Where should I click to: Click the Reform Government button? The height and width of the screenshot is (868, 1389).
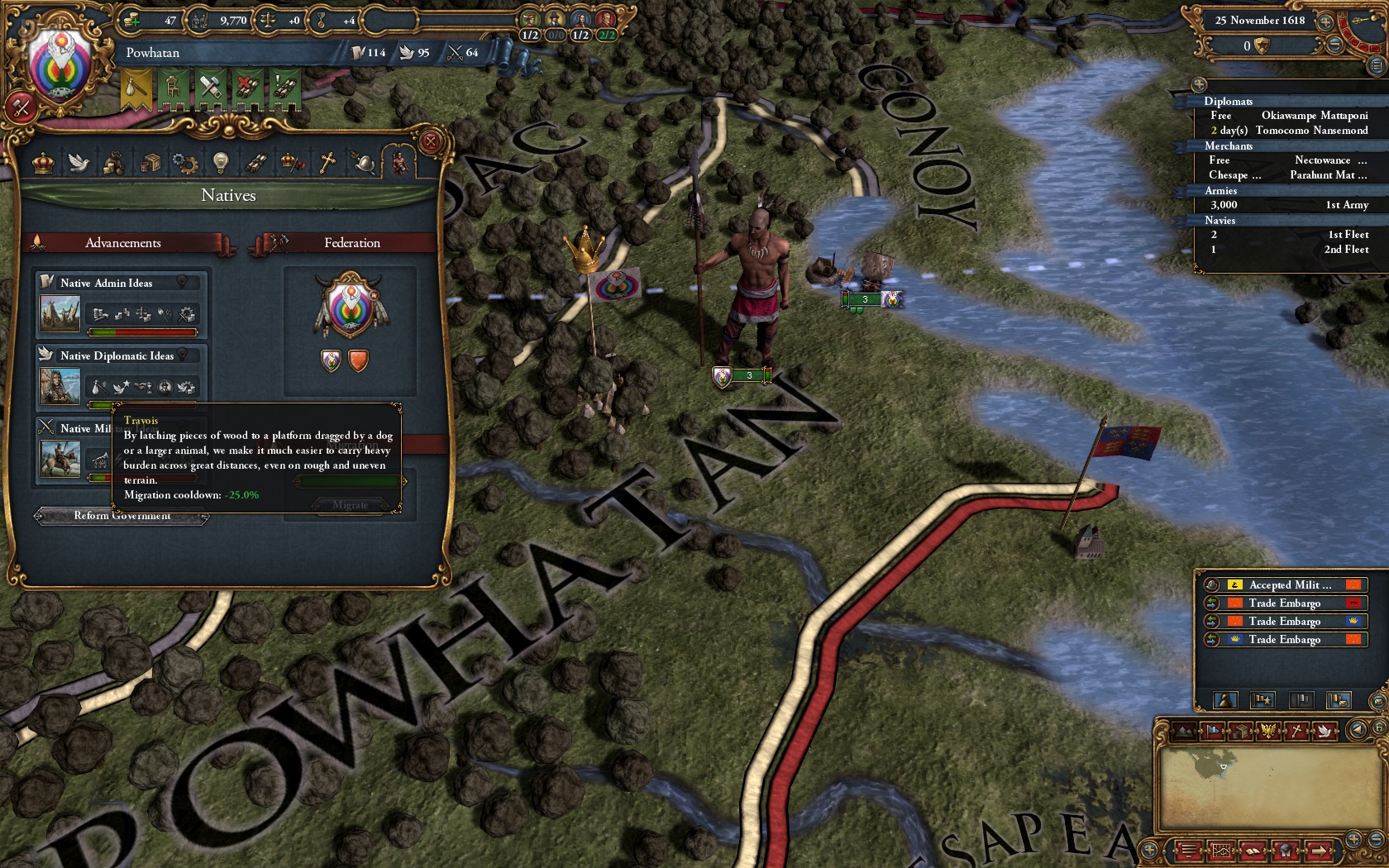(122, 516)
